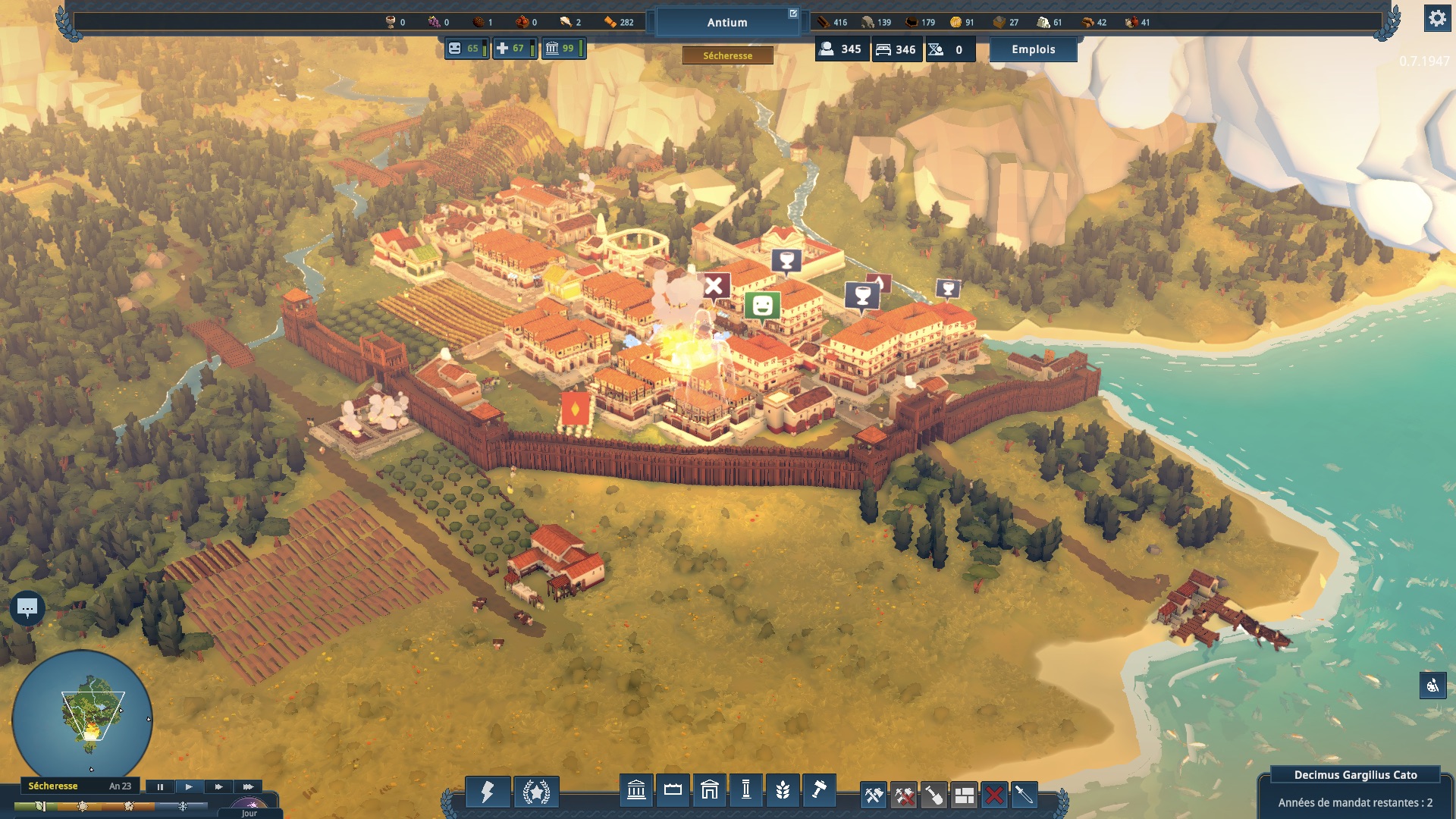Open the column monument buildings category
Image resolution: width=1456 pixels, height=819 pixels.
(x=746, y=791)
